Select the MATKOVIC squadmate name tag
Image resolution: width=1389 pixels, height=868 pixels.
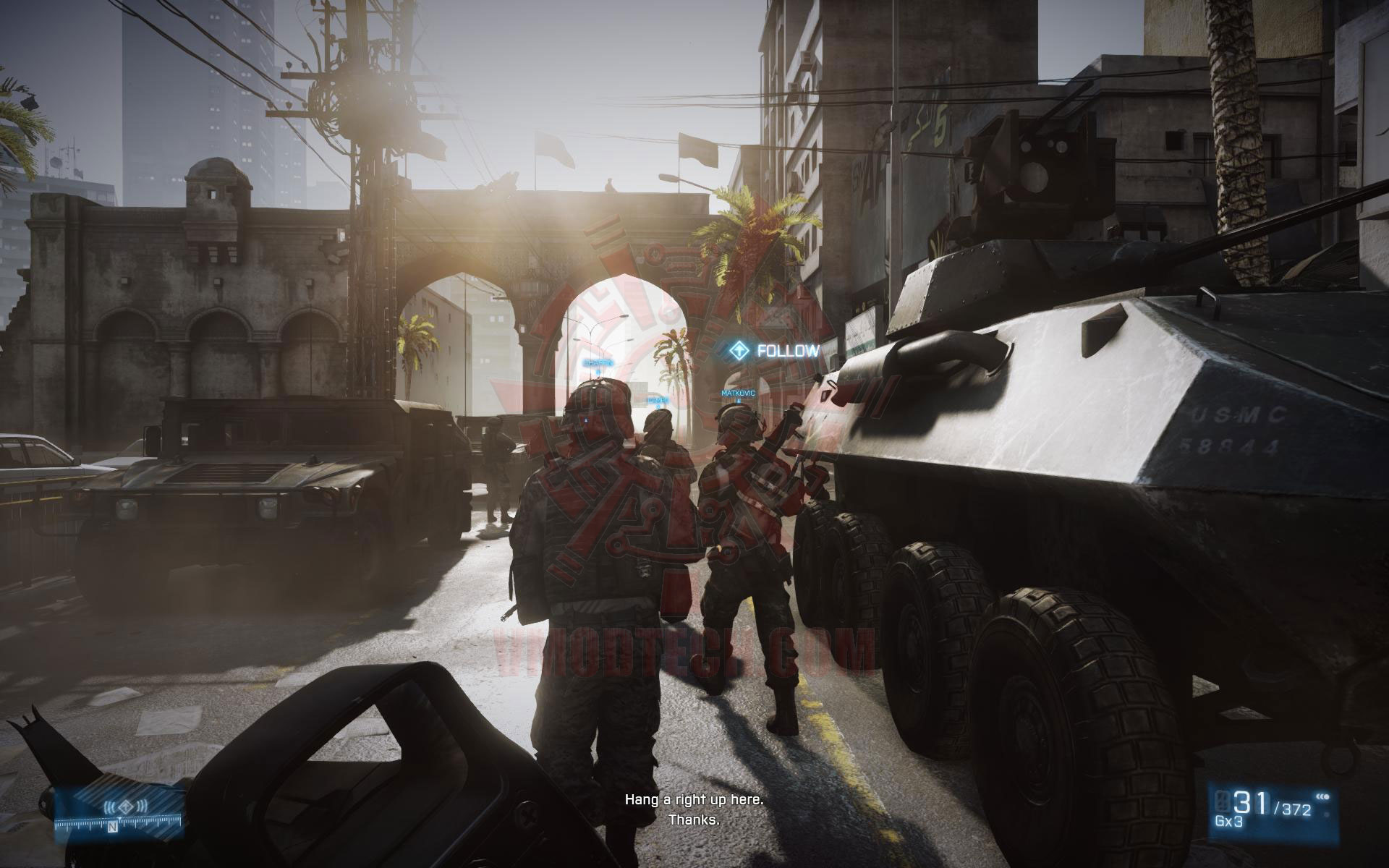point(738,393)
